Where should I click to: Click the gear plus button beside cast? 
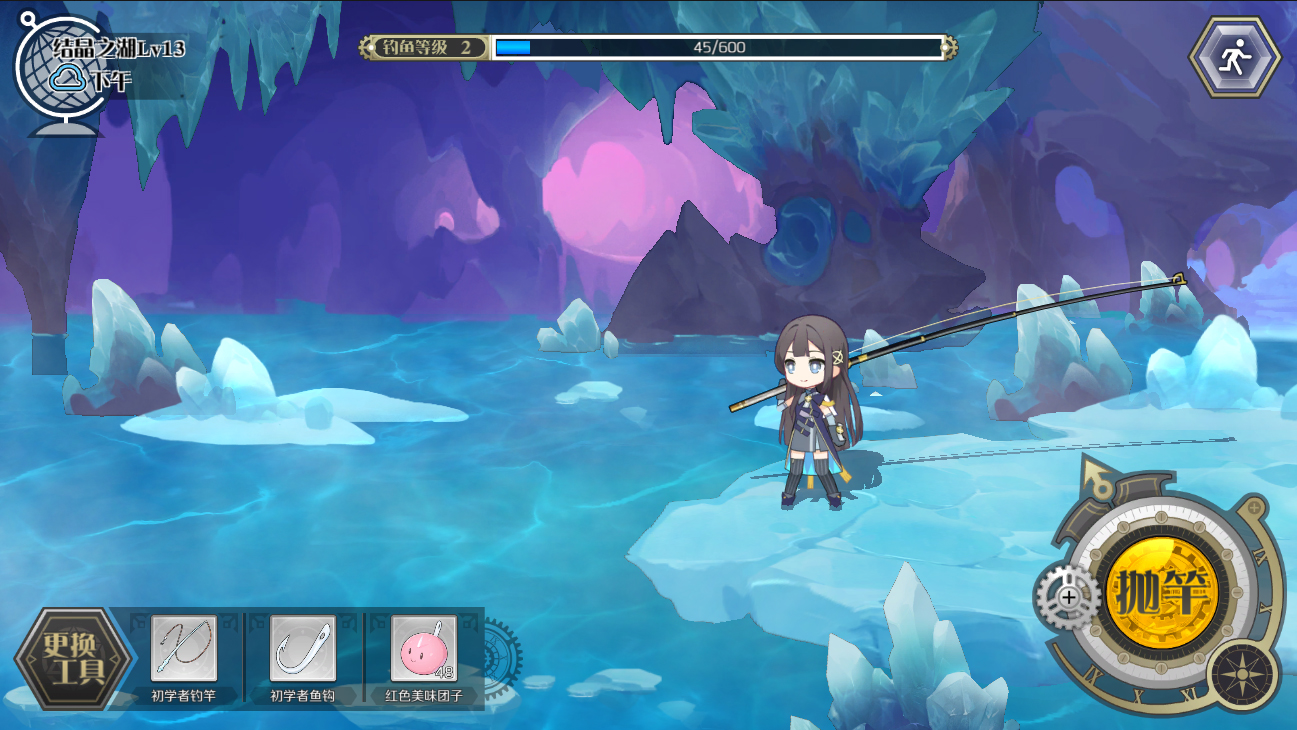coord(1067,597)
